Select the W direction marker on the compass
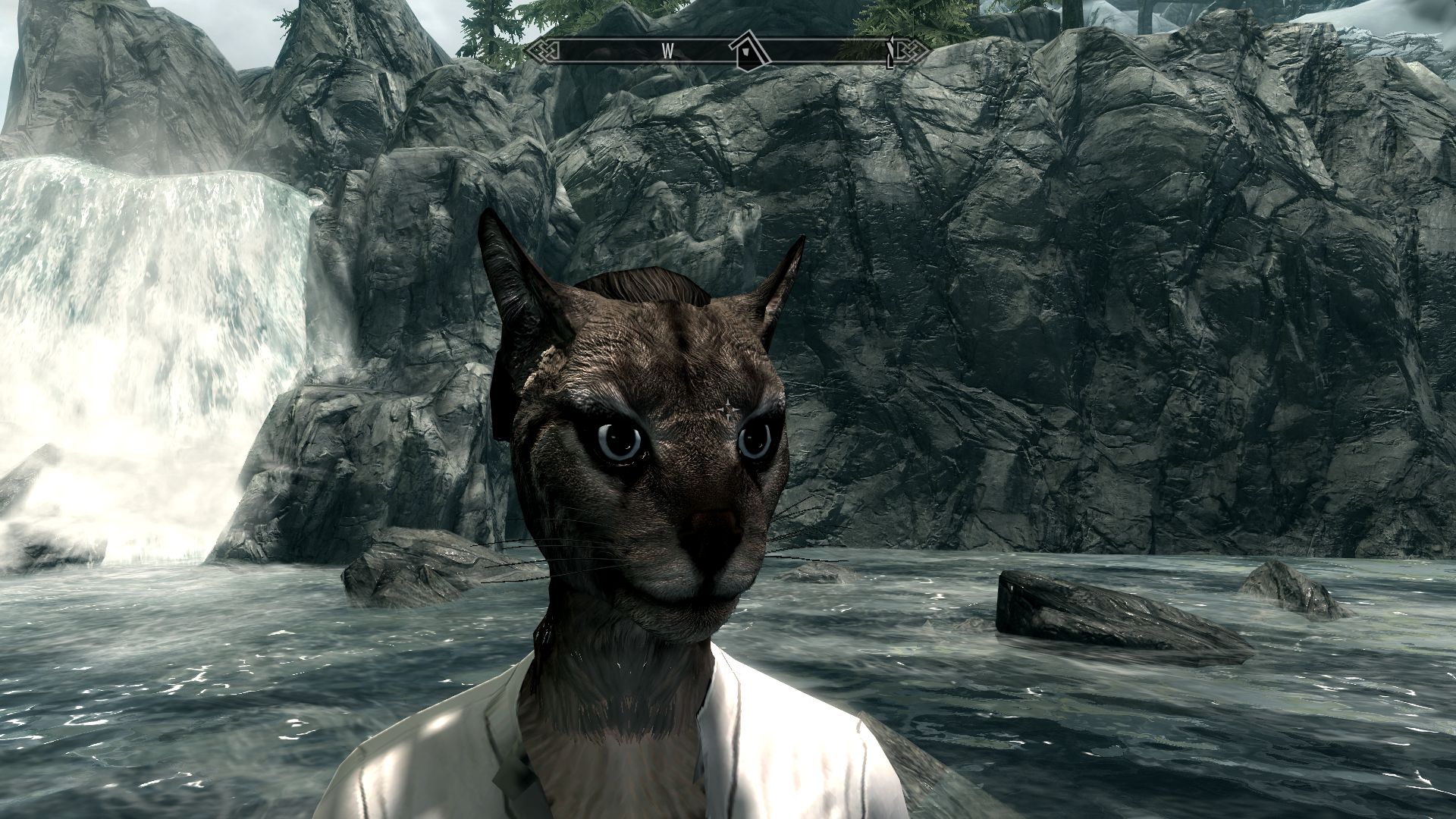 667,51
